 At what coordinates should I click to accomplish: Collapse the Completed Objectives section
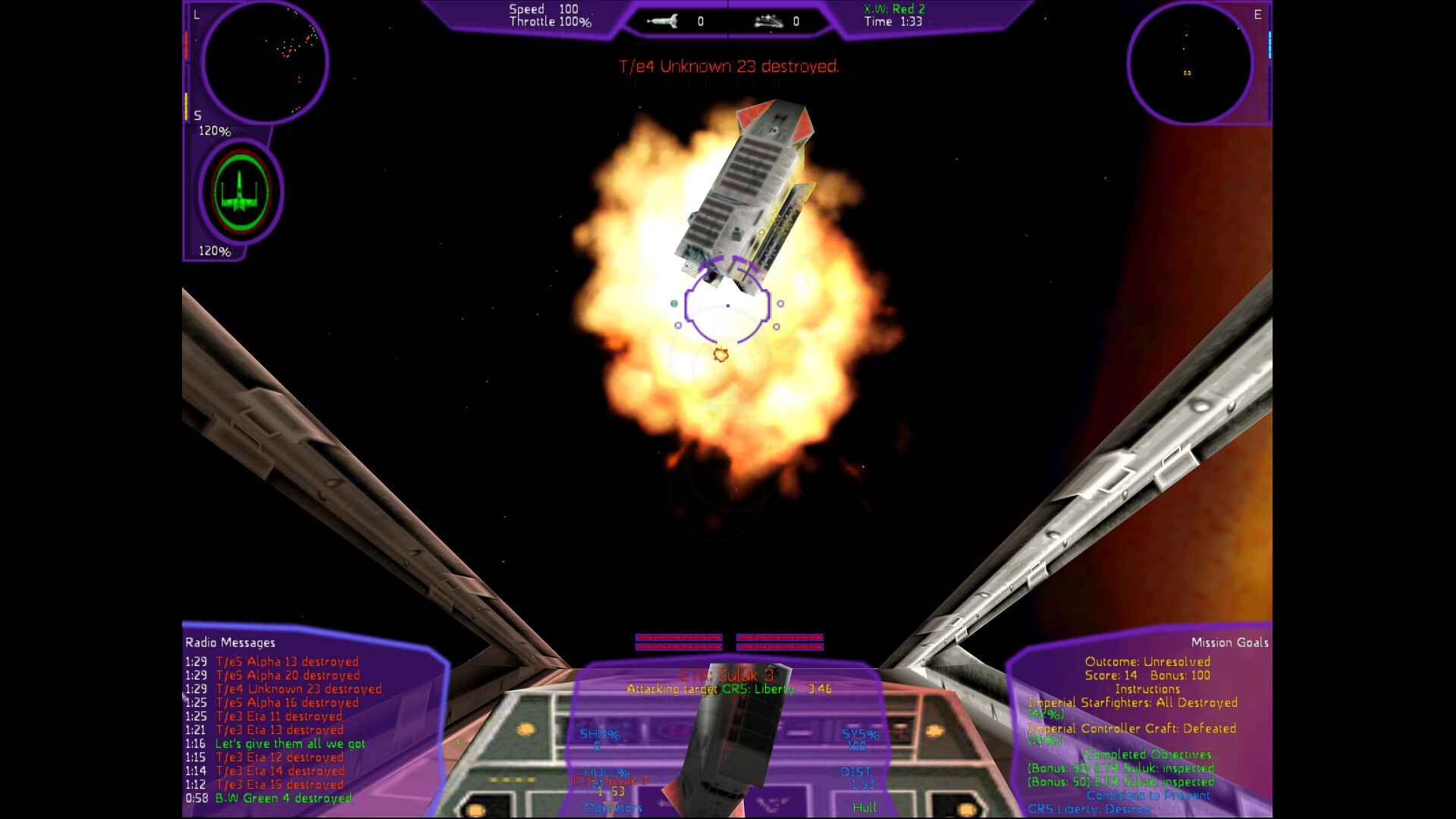(1148, 755)
